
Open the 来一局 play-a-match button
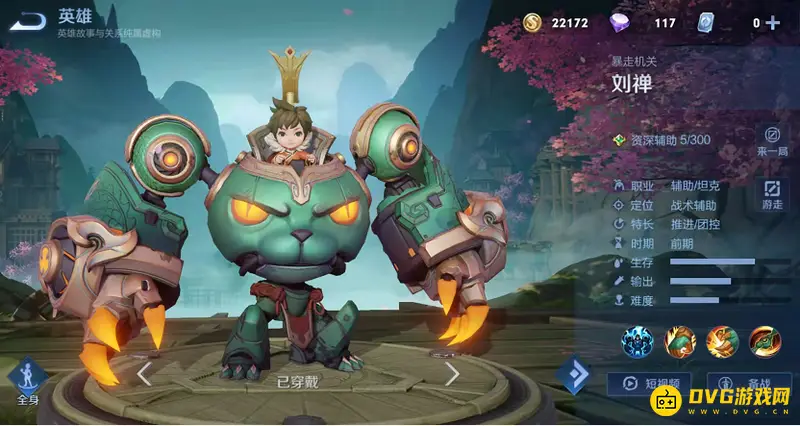point(771,140)
